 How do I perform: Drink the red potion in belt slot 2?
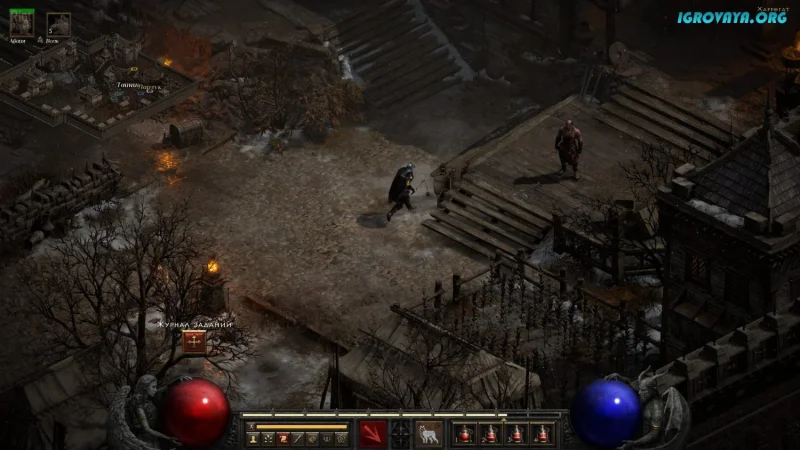click(x=490, y=434)
